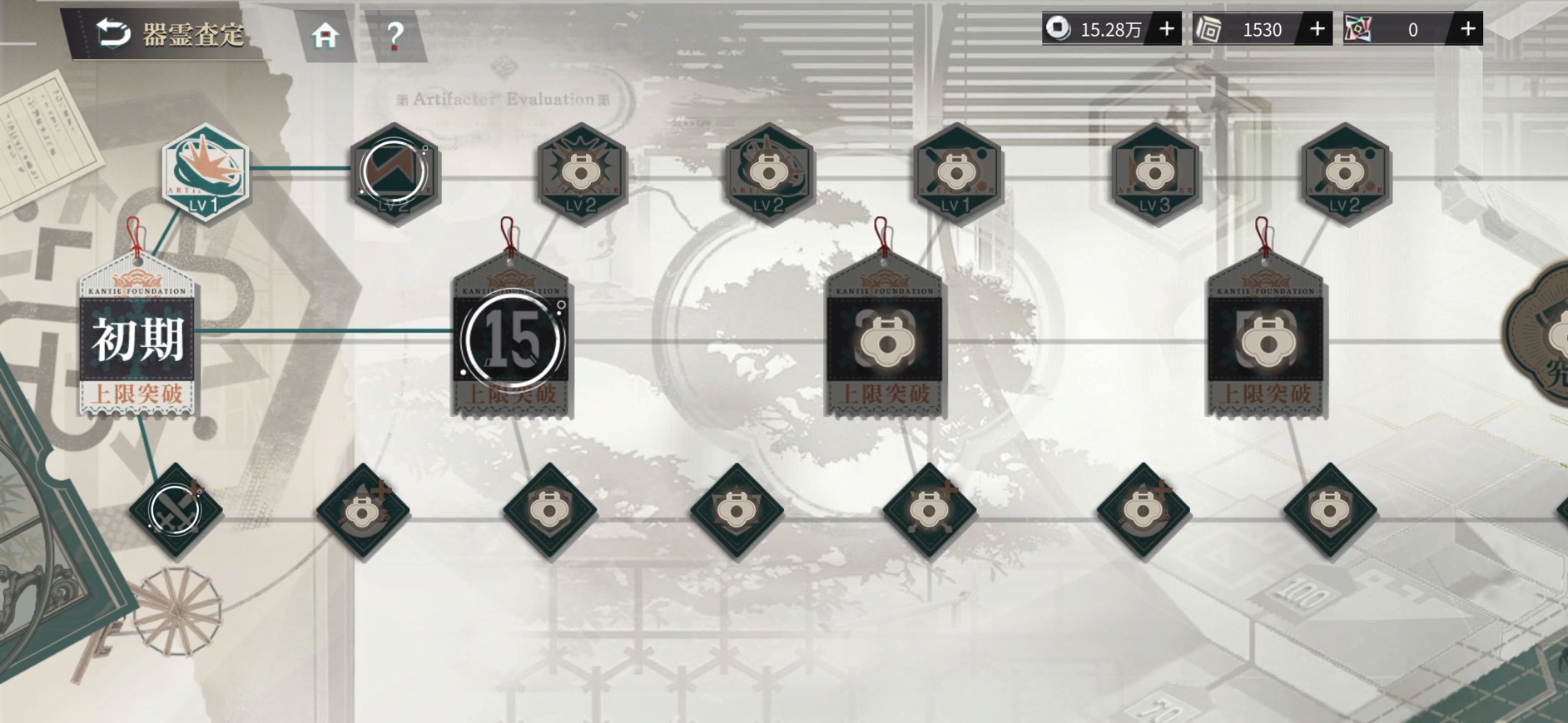
Task: Open the question mark help
Action: pyautogui.click(x=394, y=36)
